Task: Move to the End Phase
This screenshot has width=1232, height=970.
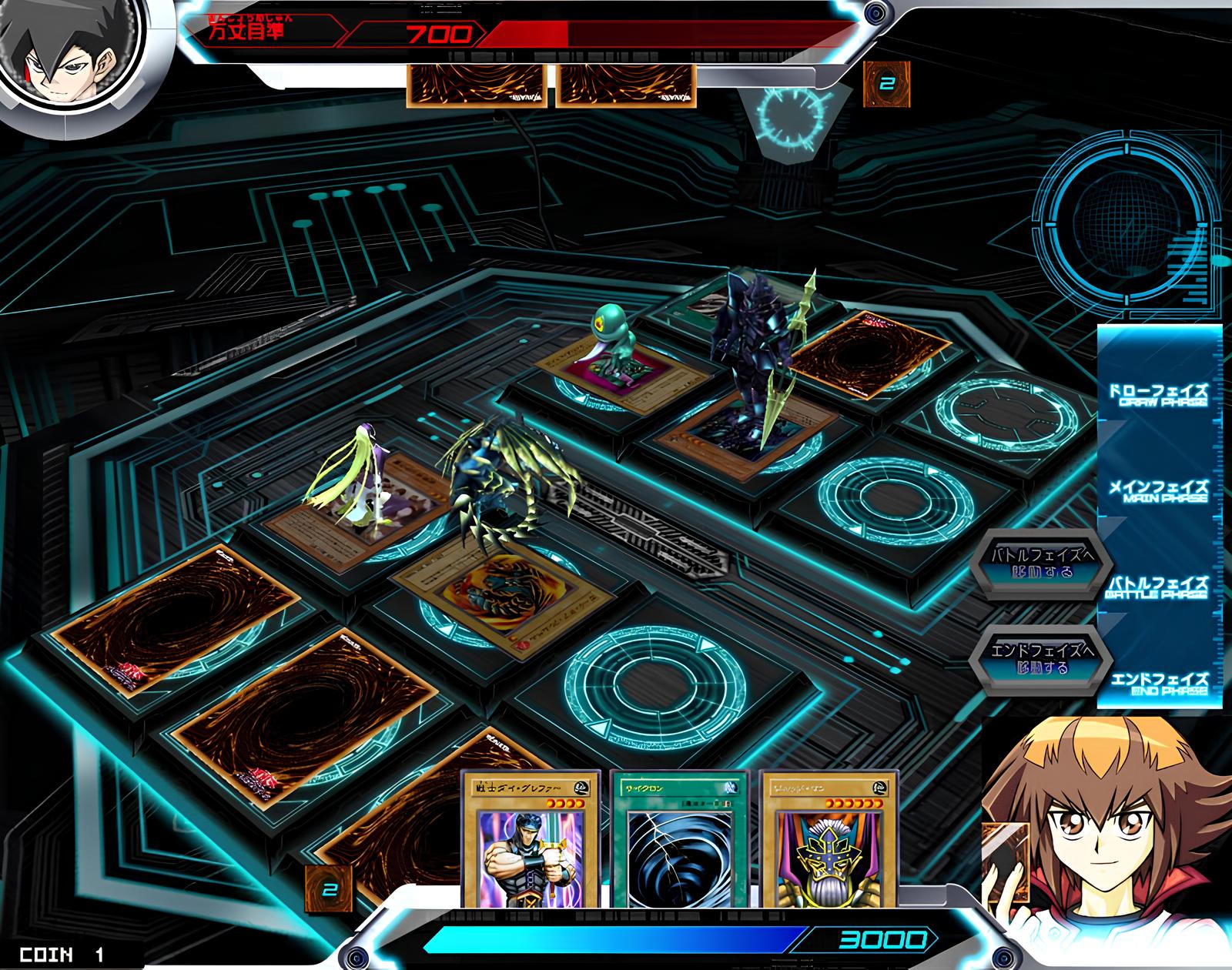Action: (1042, 660)
